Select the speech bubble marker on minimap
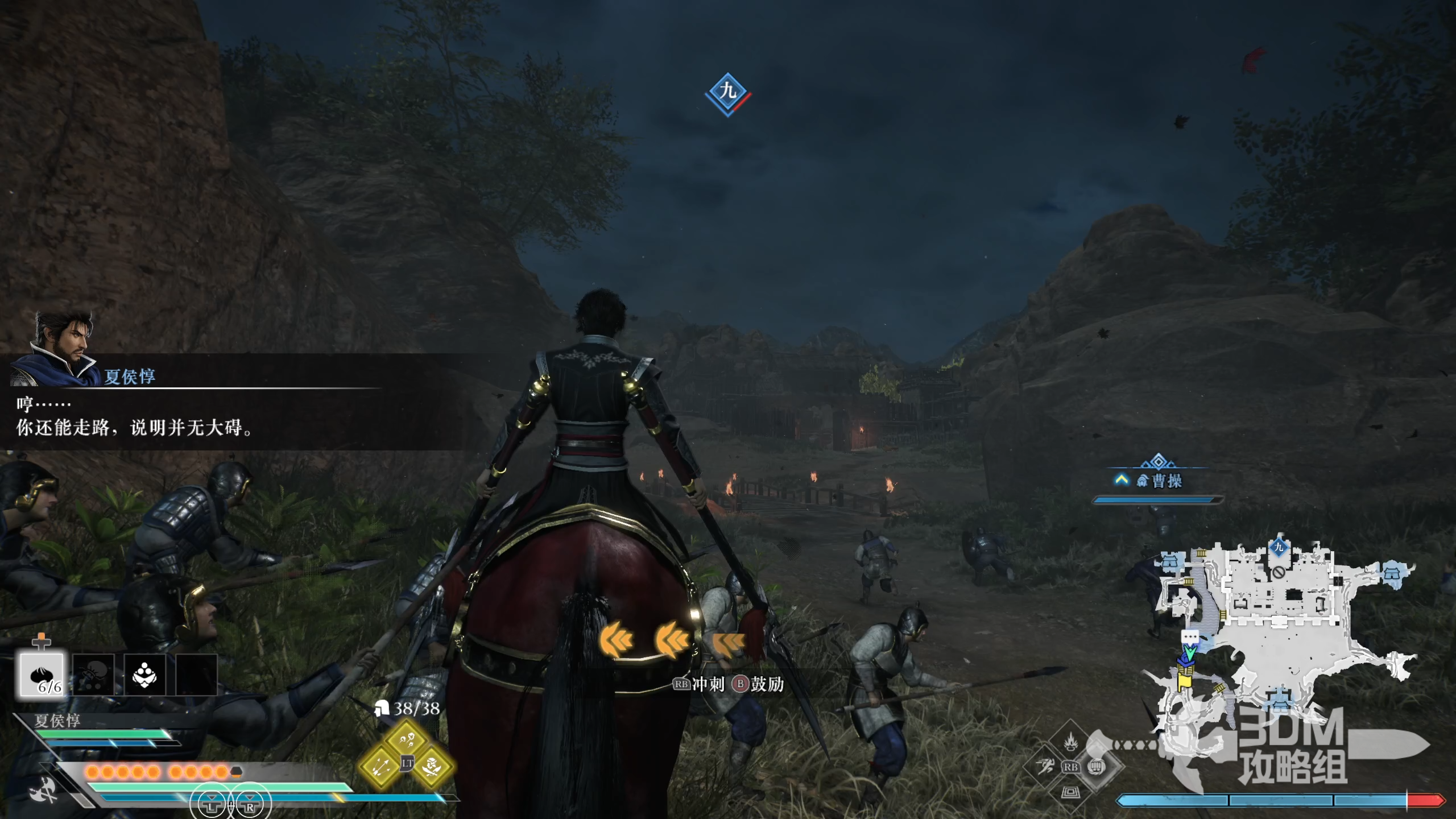Viewport: 1456px width, 819px height. click(1190, 636)
